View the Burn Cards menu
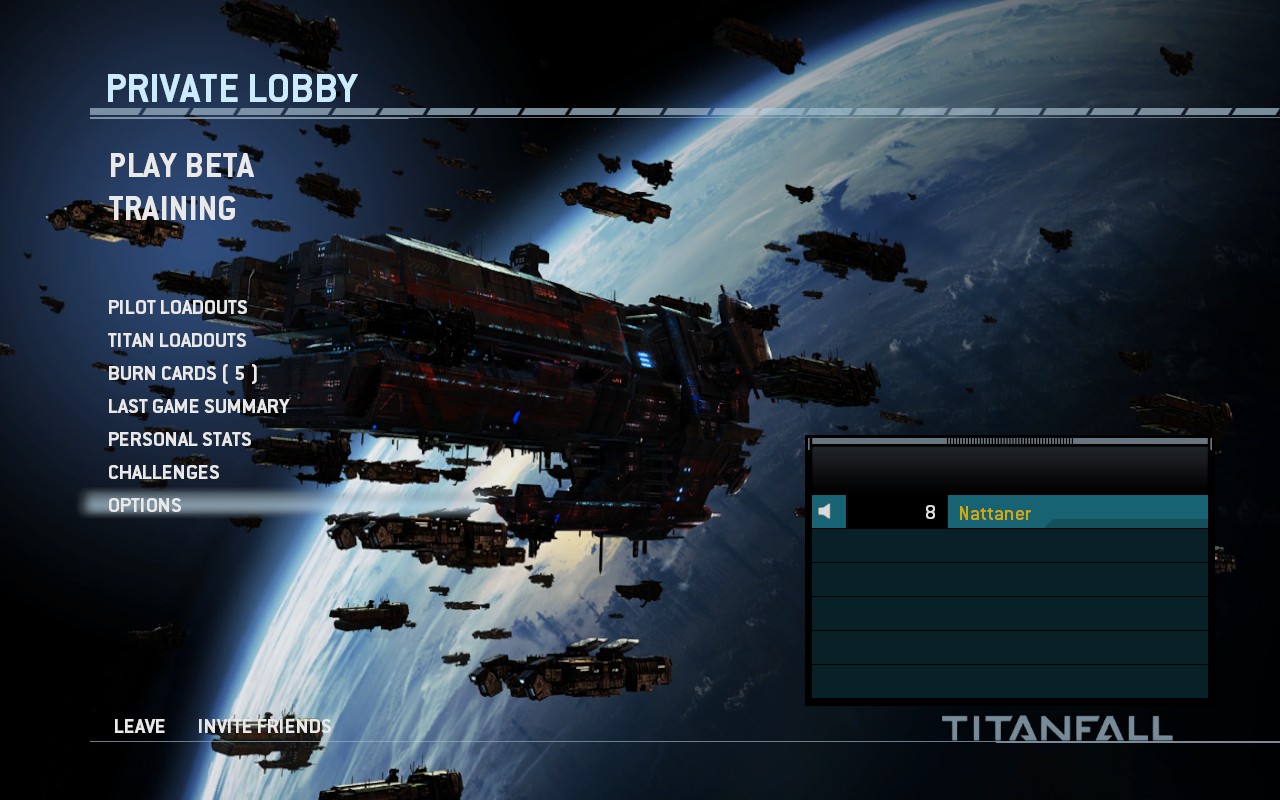 [x=182, y=373]
